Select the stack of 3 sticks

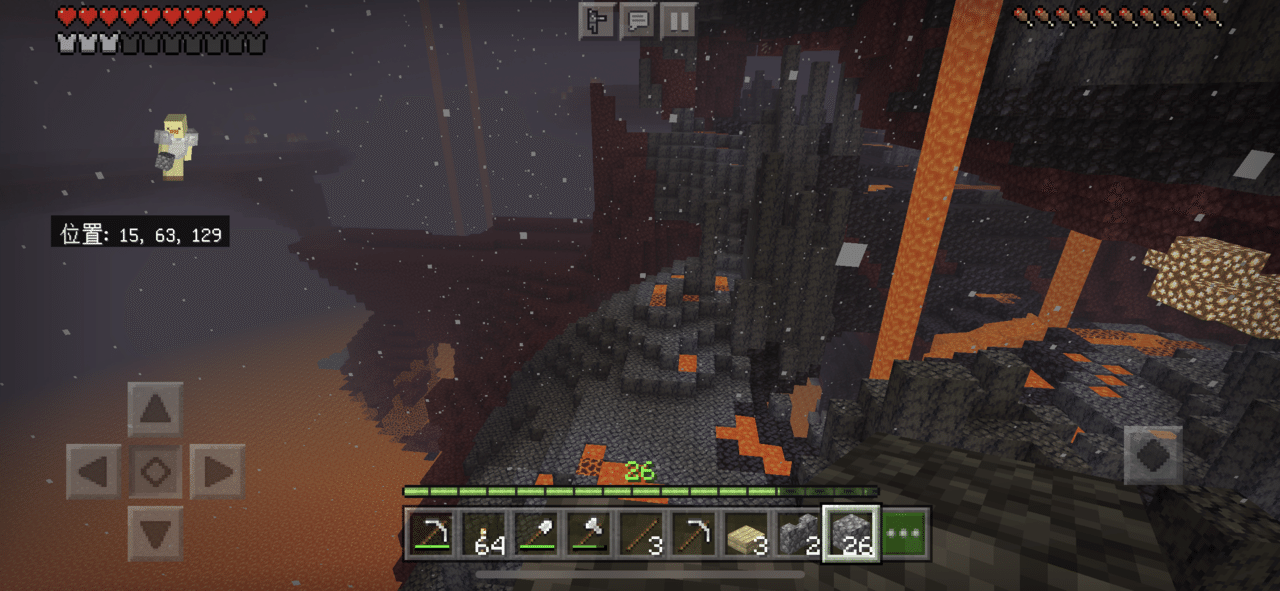click(x=642, y=534)
